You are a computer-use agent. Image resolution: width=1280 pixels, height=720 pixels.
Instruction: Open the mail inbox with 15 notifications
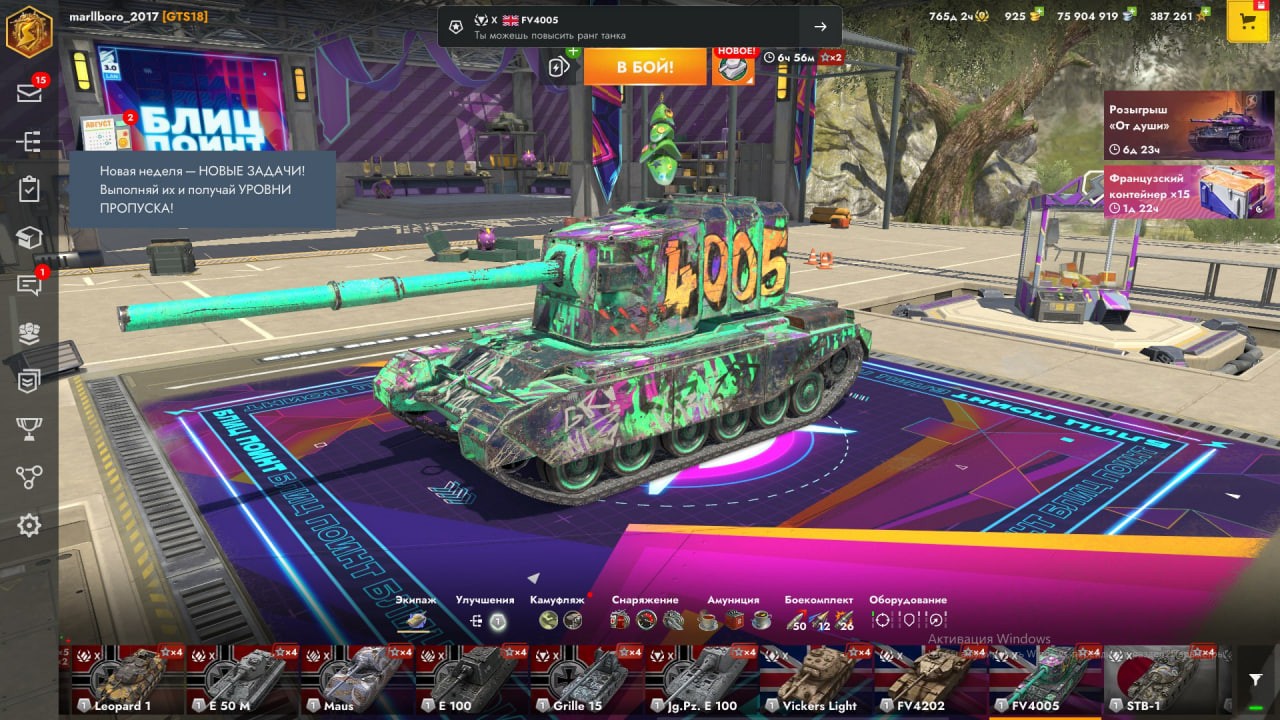pos(29,92)
